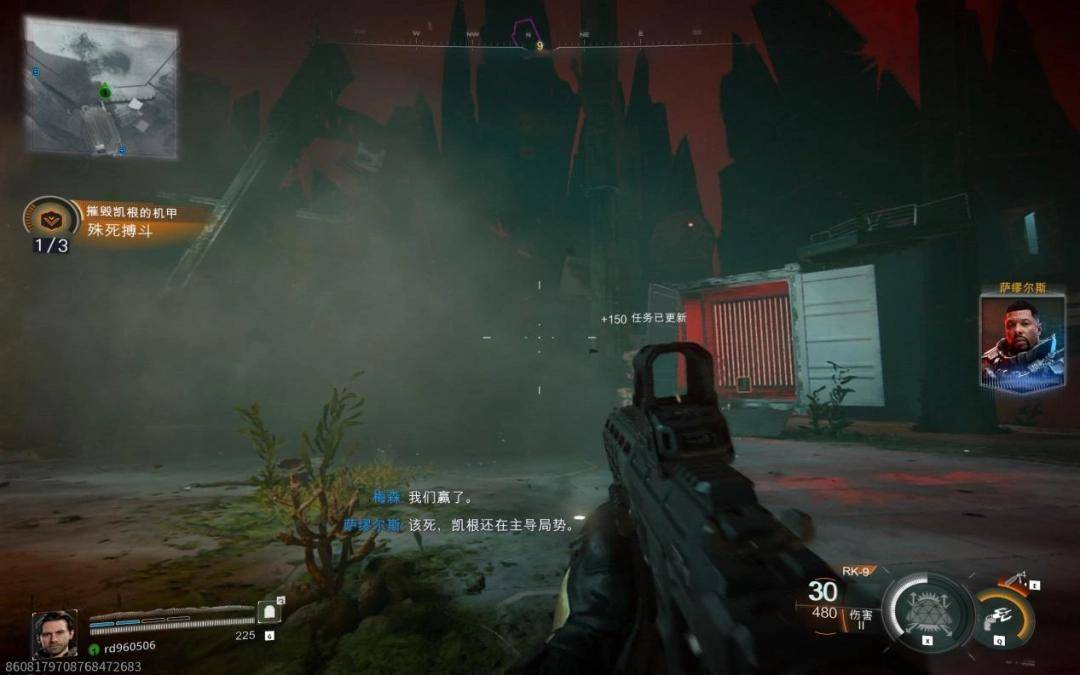Click the player character portrait

pyautogui.click(x=53, y=634)
